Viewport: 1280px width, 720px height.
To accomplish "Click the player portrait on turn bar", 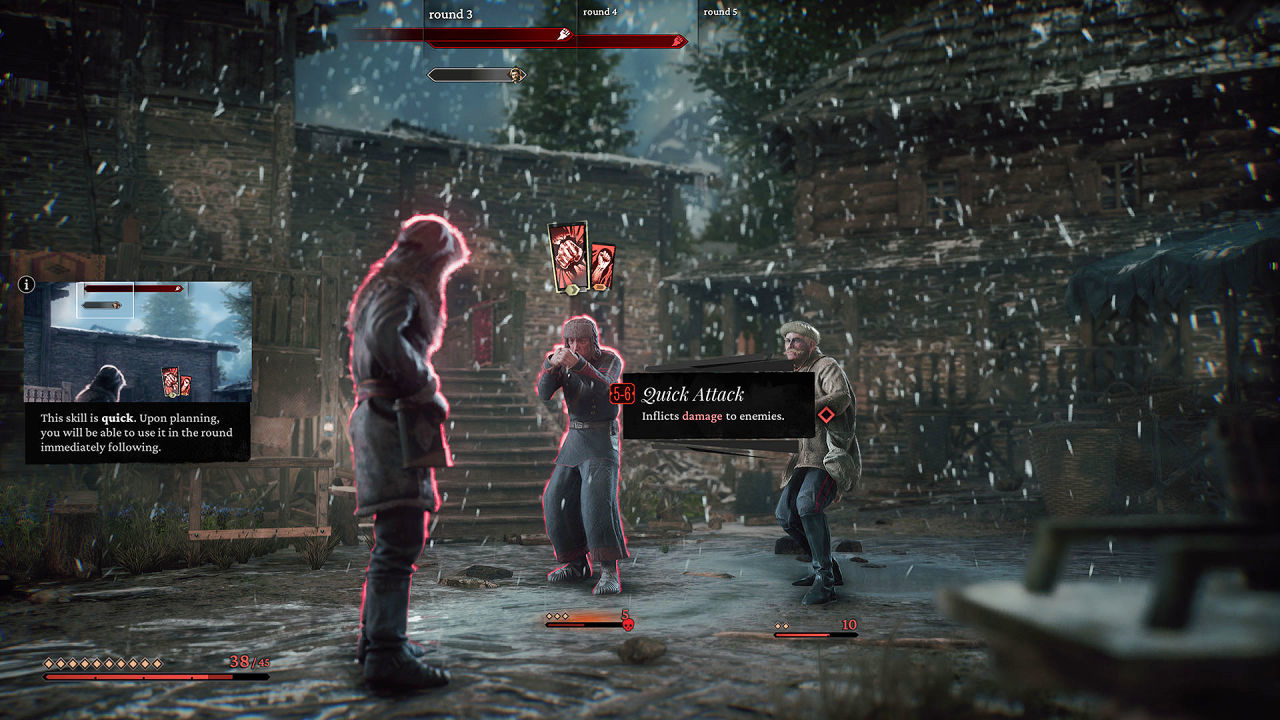I will 516,75.
